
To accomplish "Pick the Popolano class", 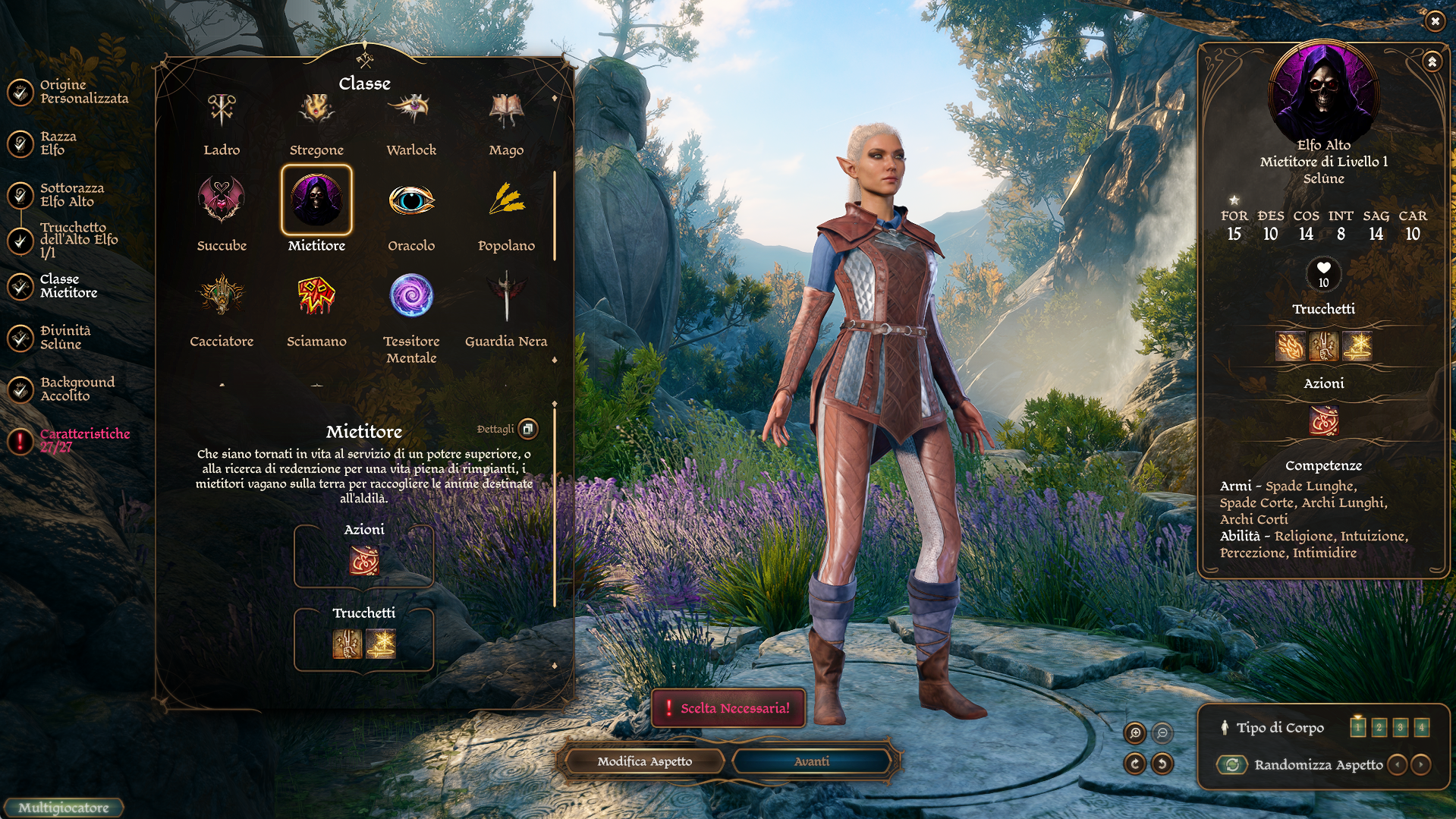I will point(506,200).
